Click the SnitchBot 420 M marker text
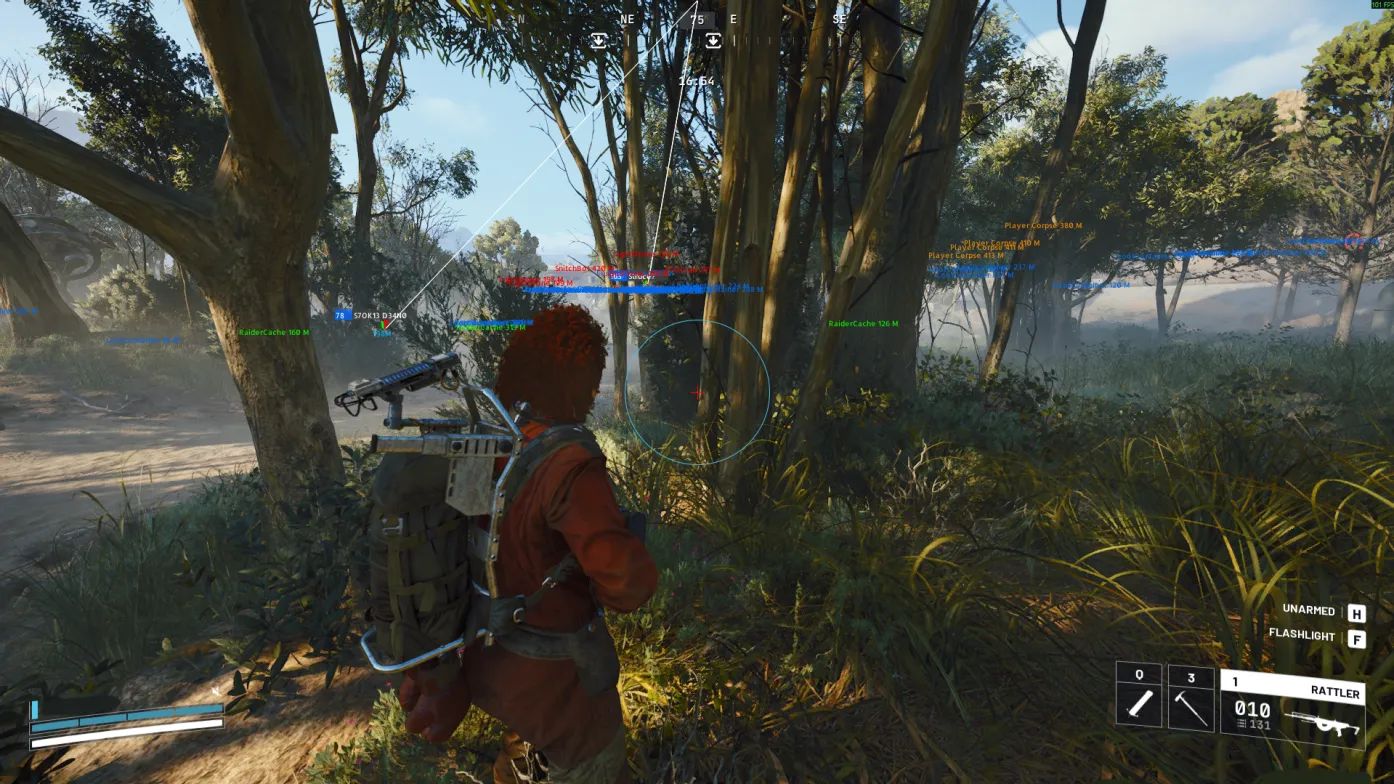 point(583,267)
